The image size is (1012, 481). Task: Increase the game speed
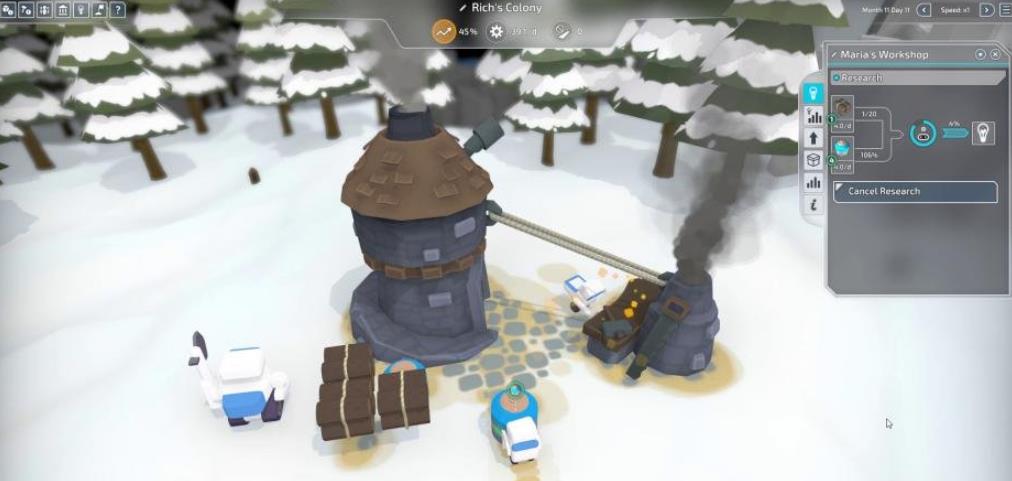[987, 10]
